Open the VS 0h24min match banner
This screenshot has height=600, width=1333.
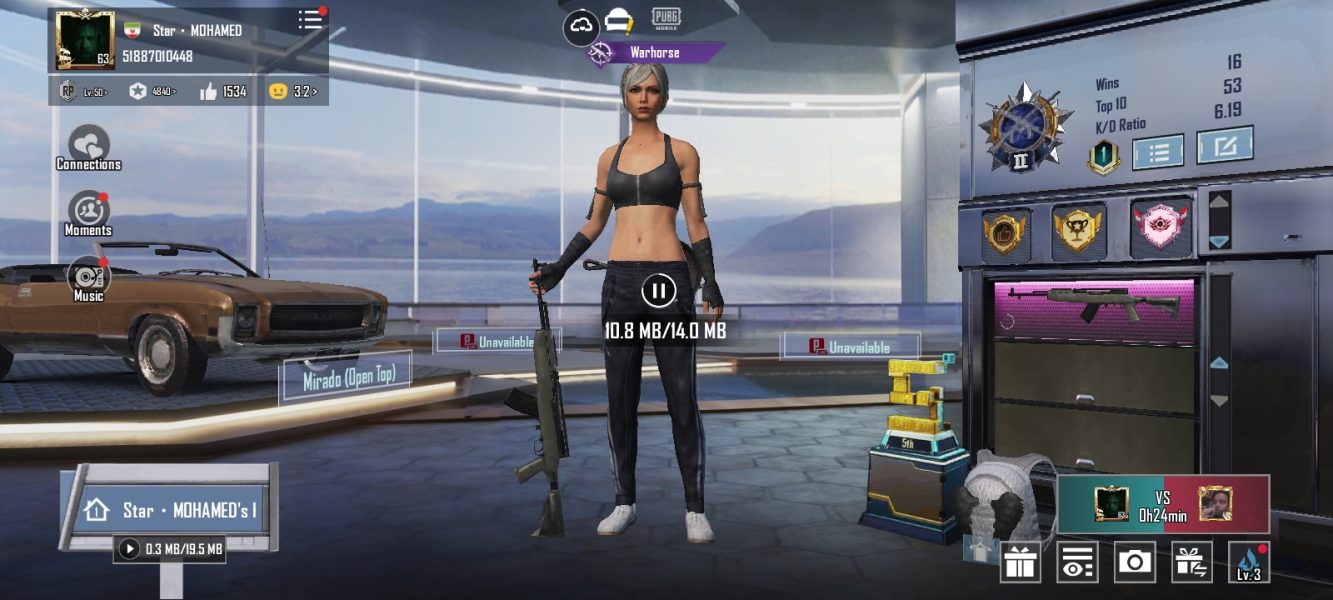1163,504
